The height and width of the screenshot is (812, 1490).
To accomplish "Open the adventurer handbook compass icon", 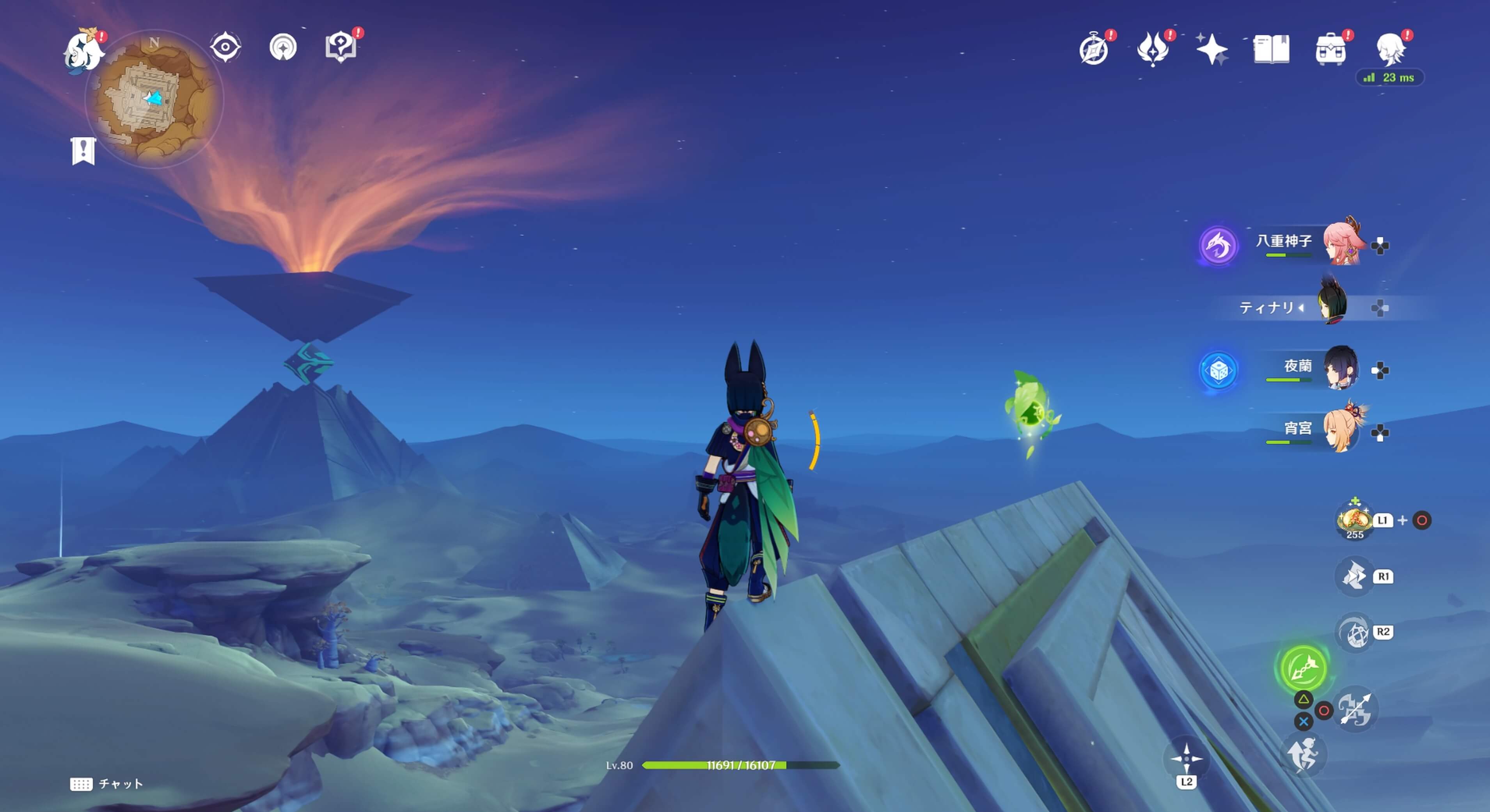I will (x=1093, y=49).
